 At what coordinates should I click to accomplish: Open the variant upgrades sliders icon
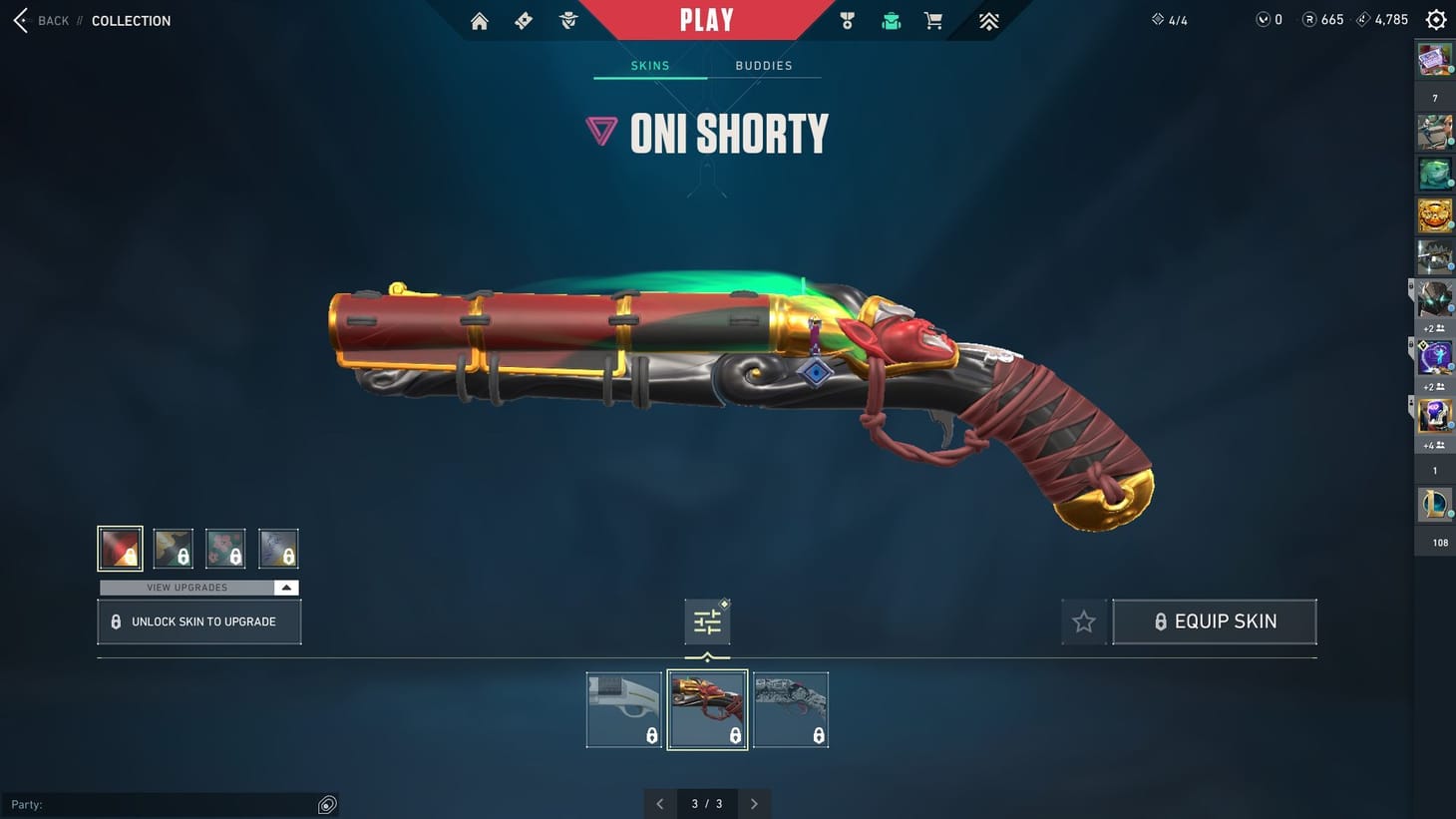[707, 620]
